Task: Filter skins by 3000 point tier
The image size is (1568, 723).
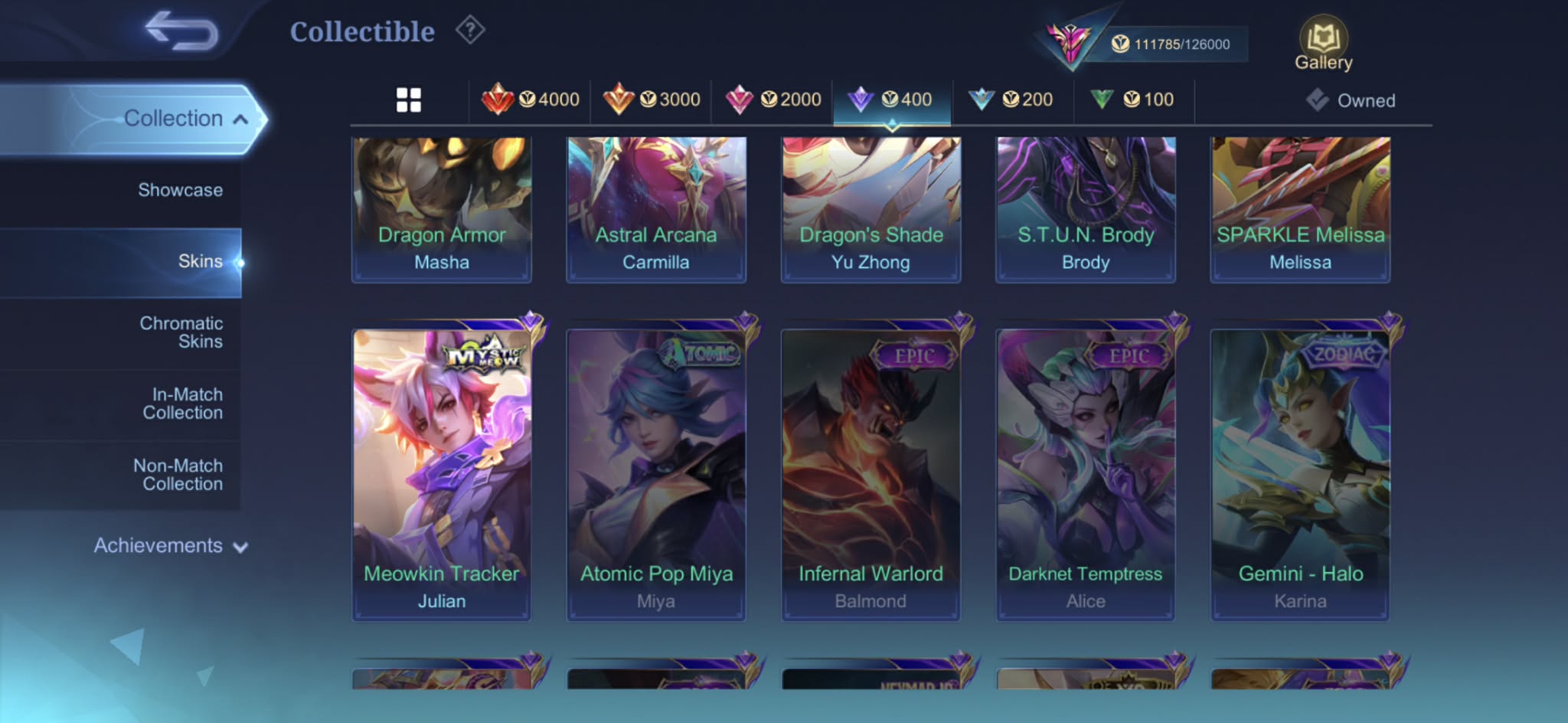Action: pyautogui.click(x=652, y=100)
